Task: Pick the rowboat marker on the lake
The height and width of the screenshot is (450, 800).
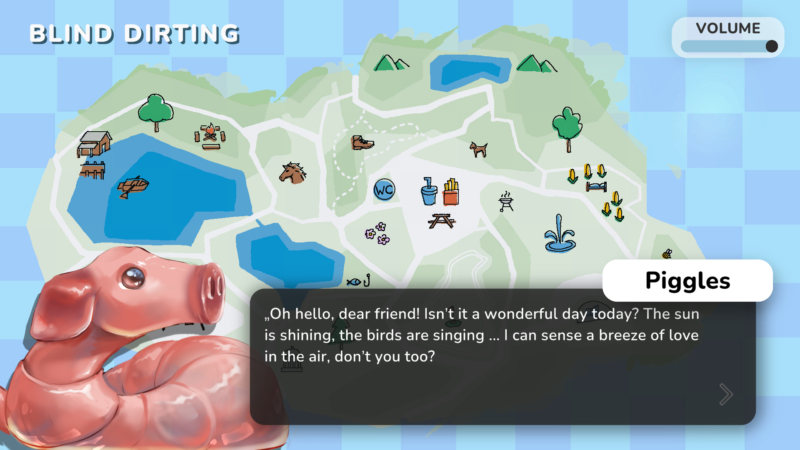Action: (x=133, y=187)
